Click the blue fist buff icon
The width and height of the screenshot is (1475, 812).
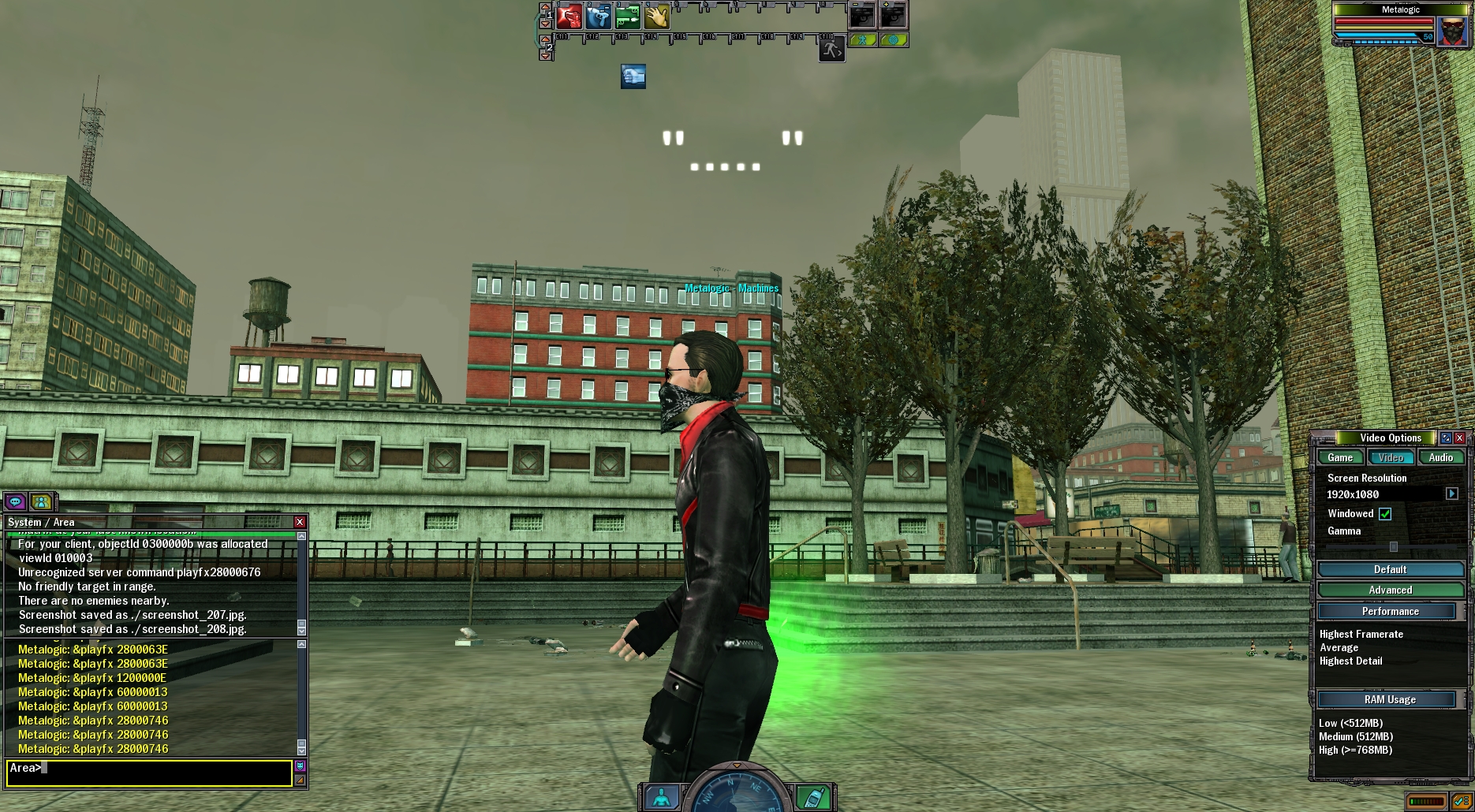[x=633, y=76]
